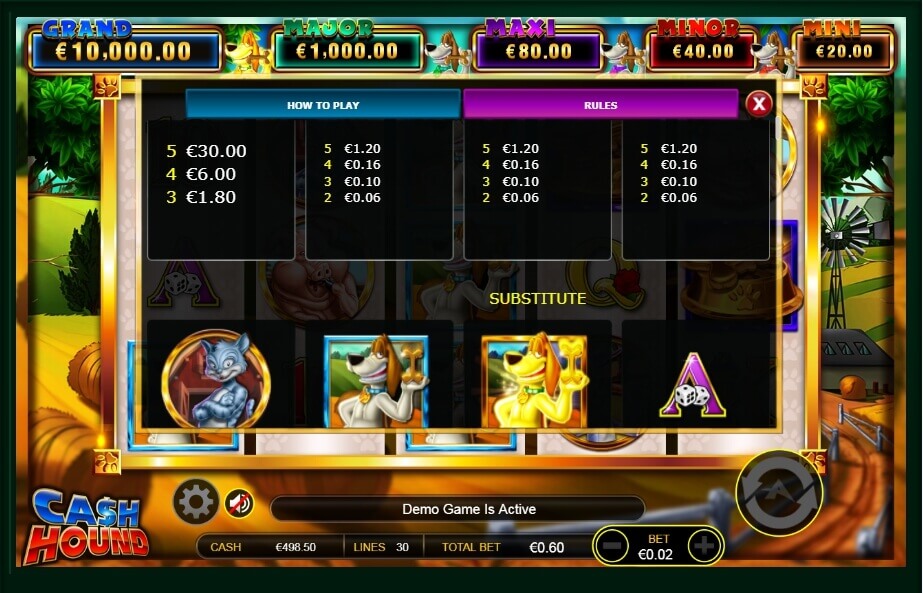The height and width of the screenshot is (593, 923).
Task: Switch to the How To Play tab
Action: click(x=323, y=104)
